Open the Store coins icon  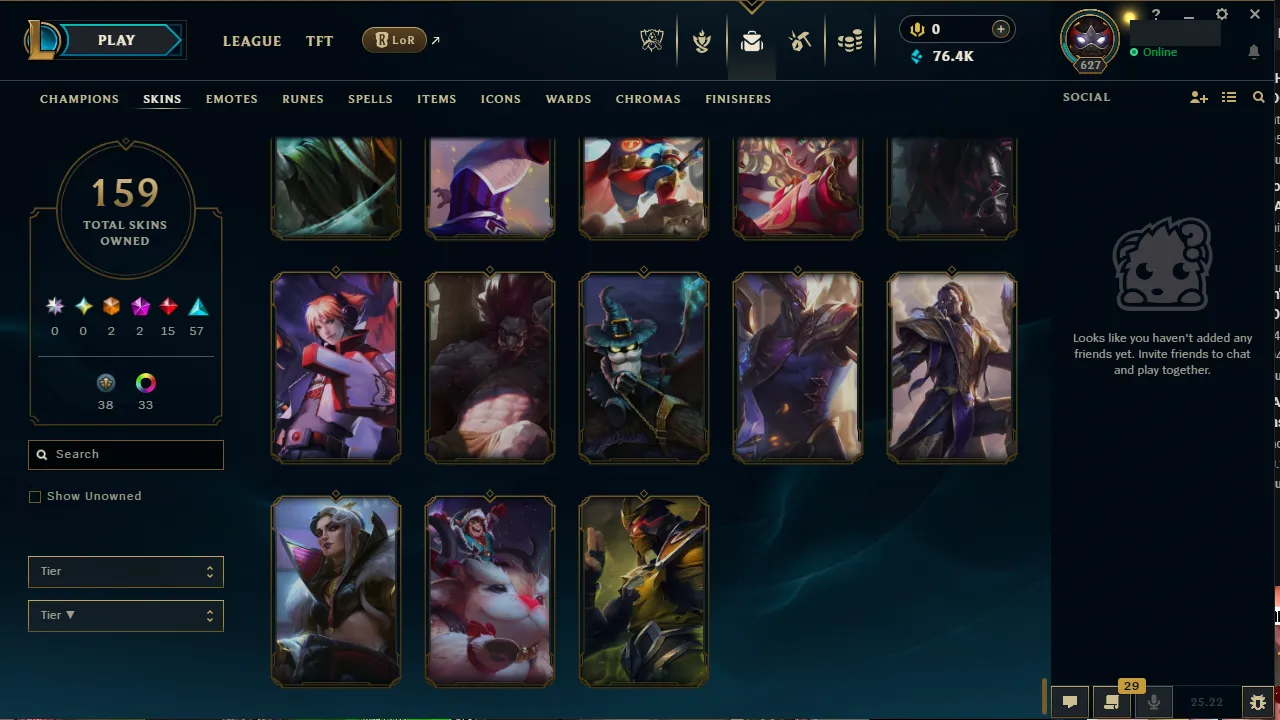[849, 41]
